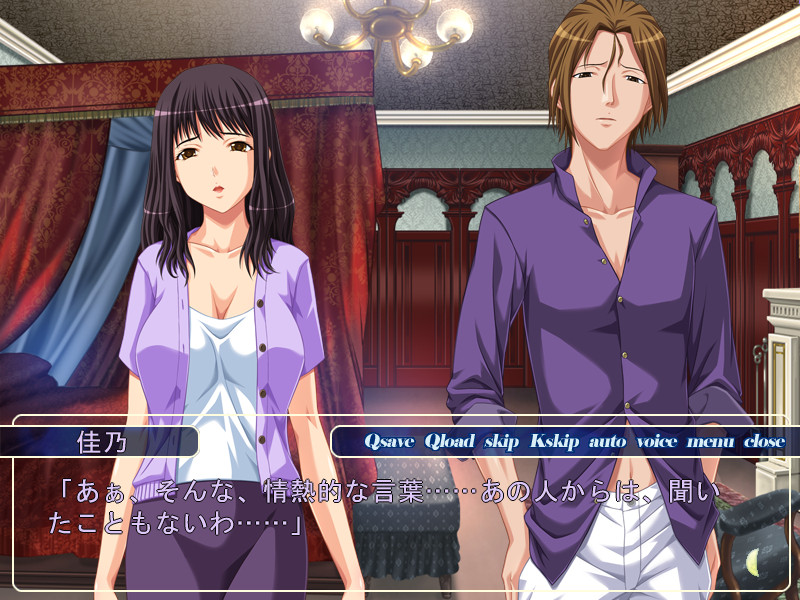
Task: Activate the skip button
Action: [x=502, y=441]
